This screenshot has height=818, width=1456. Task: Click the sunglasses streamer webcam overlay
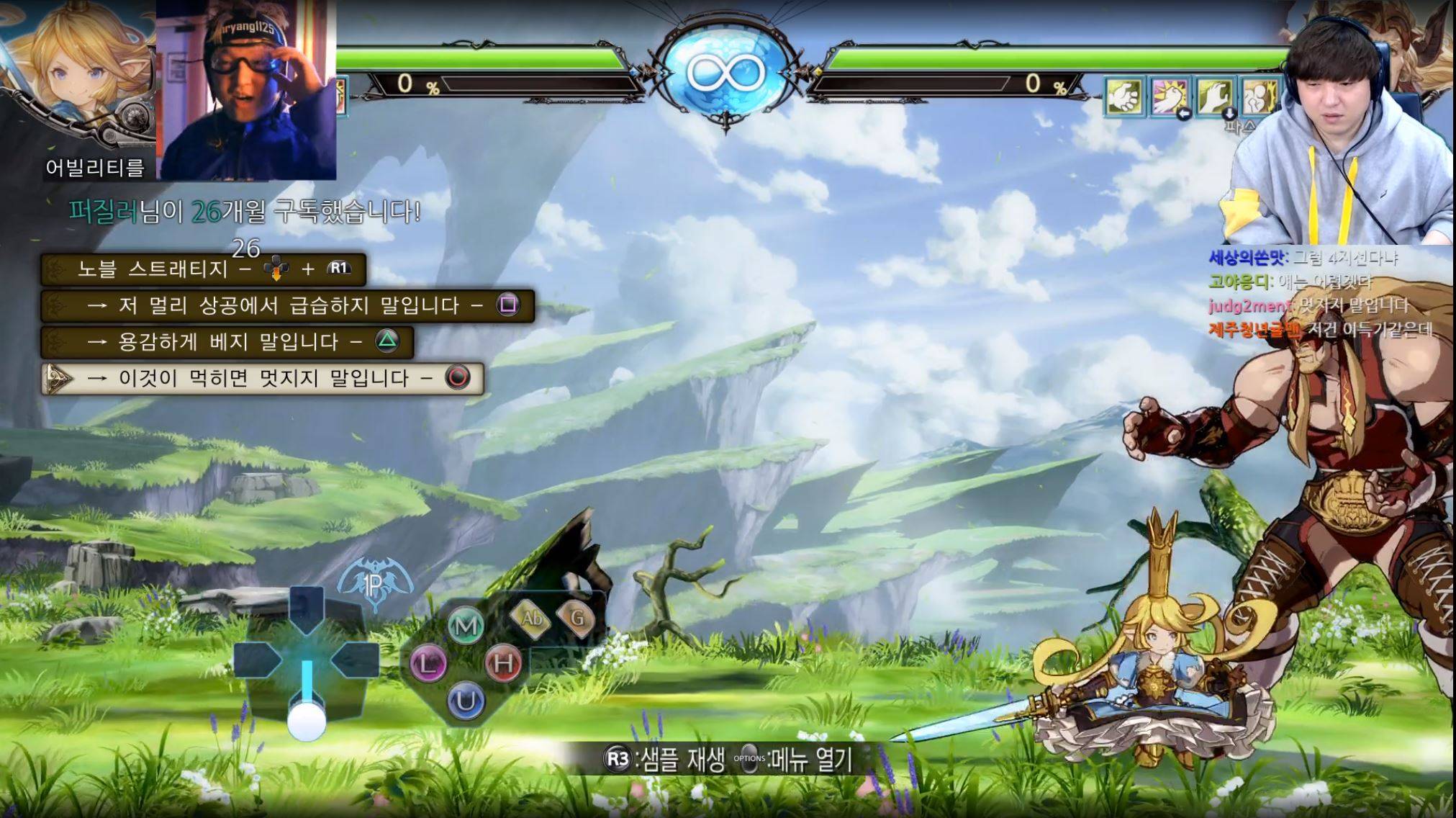[x=246, y=90]
